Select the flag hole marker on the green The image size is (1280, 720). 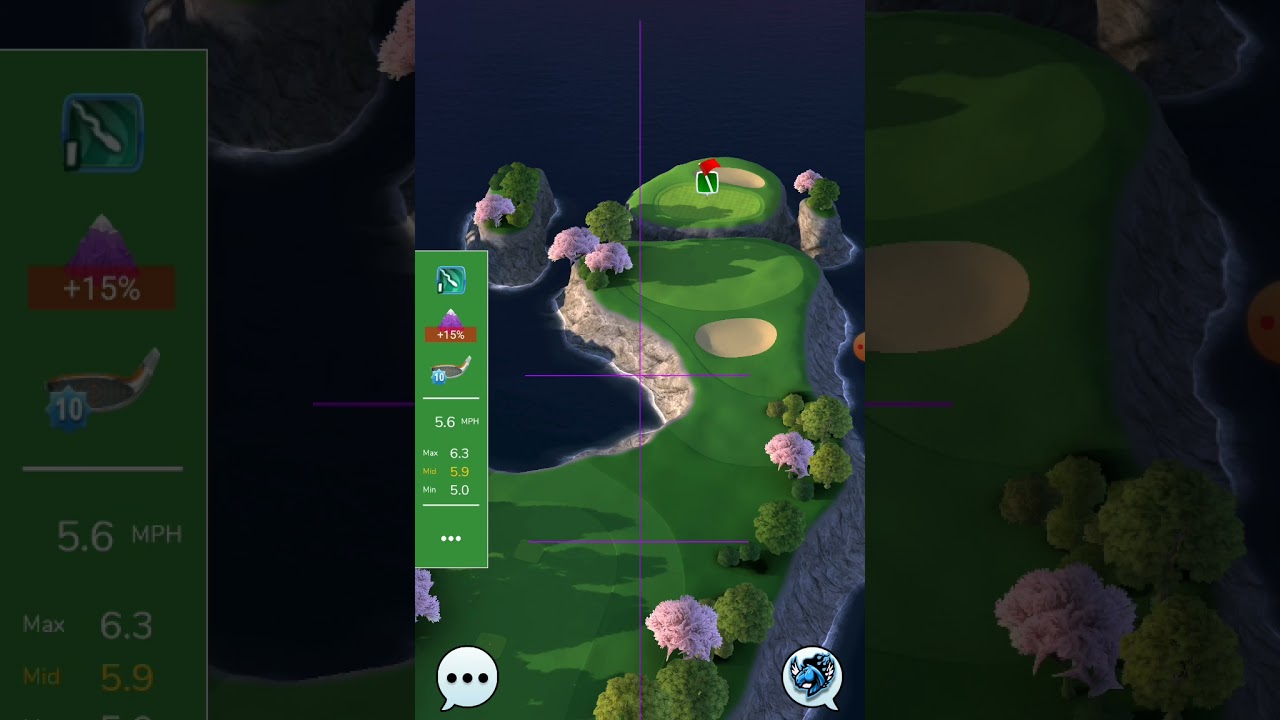tap(707, 179)
